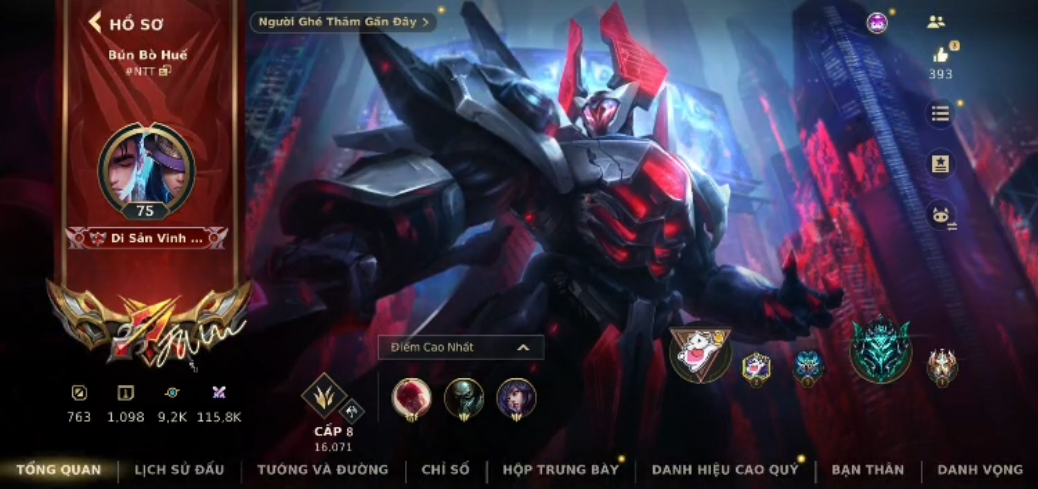
Task: Give a like with the thumbs-up icon
Action: coord(940,54)
